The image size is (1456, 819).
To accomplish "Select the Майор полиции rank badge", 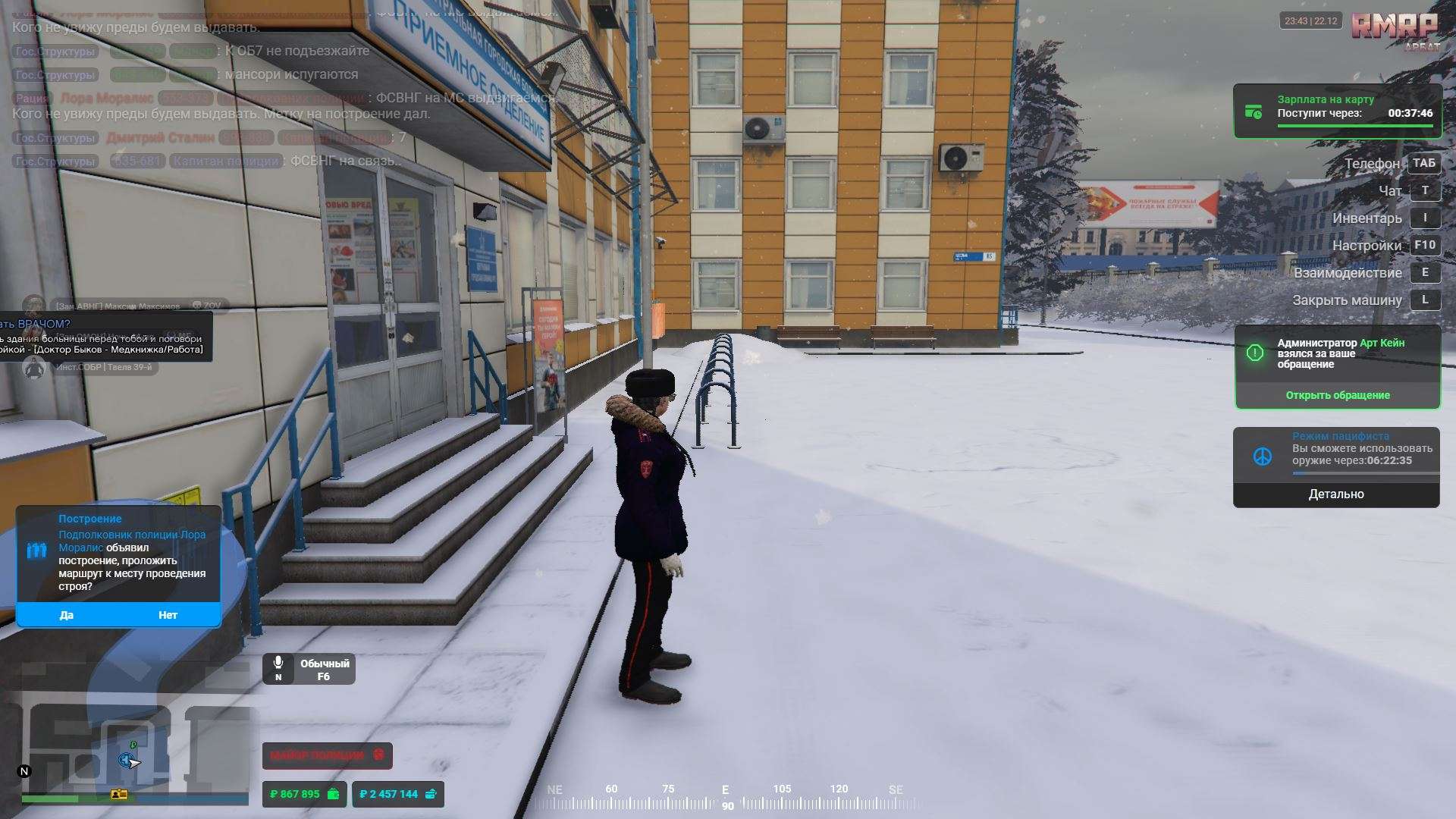I will tap(327, 755).
